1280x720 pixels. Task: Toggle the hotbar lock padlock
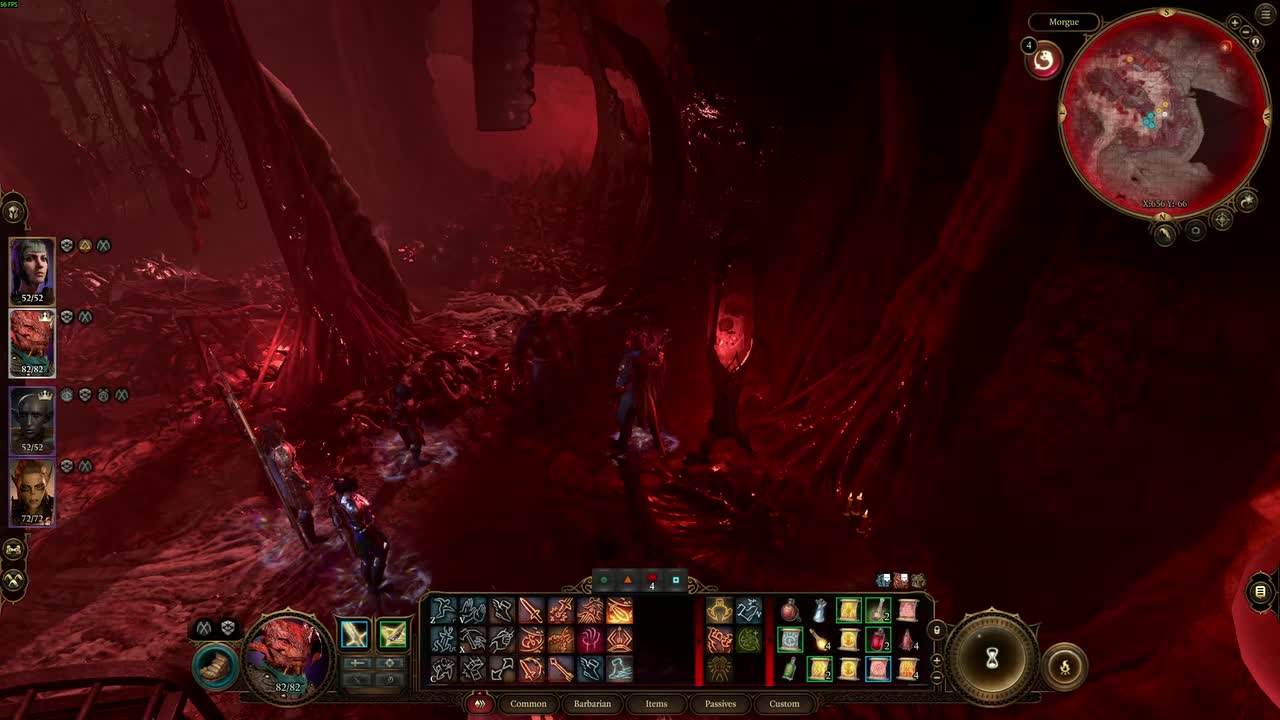click(938, 630)
